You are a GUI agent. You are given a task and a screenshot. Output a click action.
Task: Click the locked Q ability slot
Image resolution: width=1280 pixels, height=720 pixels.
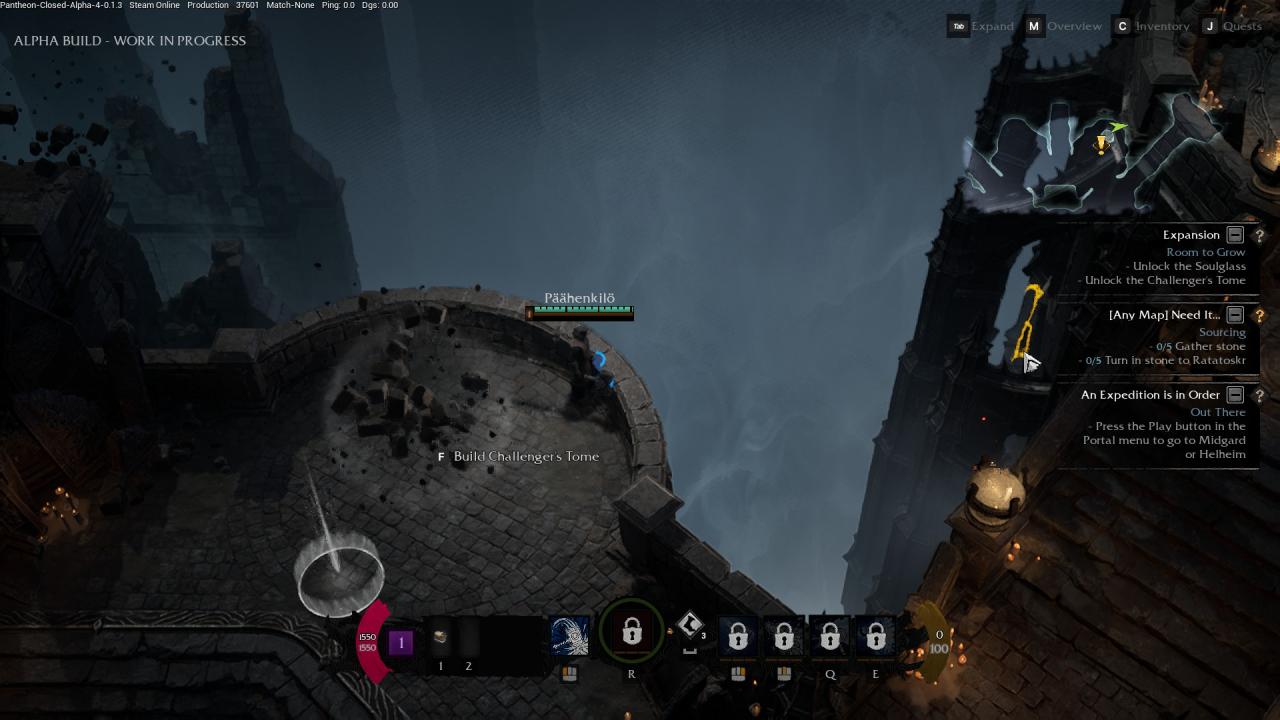pyautogui.click(x=830, y=636)
